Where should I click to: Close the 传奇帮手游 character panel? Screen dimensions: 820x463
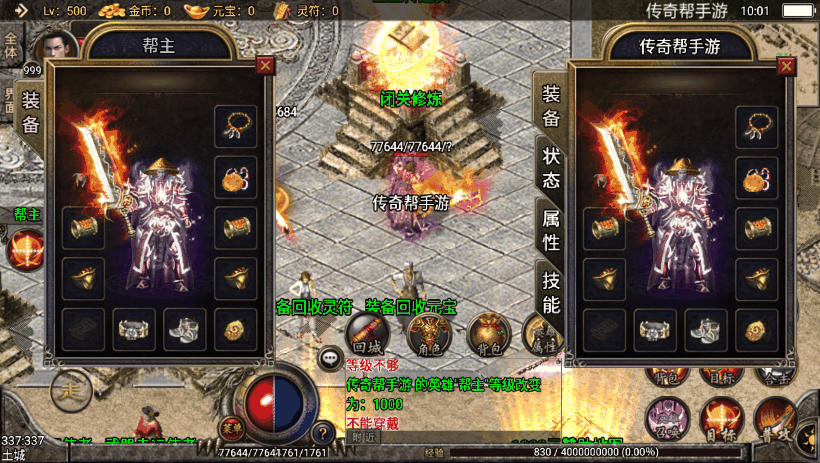(786, 66)
